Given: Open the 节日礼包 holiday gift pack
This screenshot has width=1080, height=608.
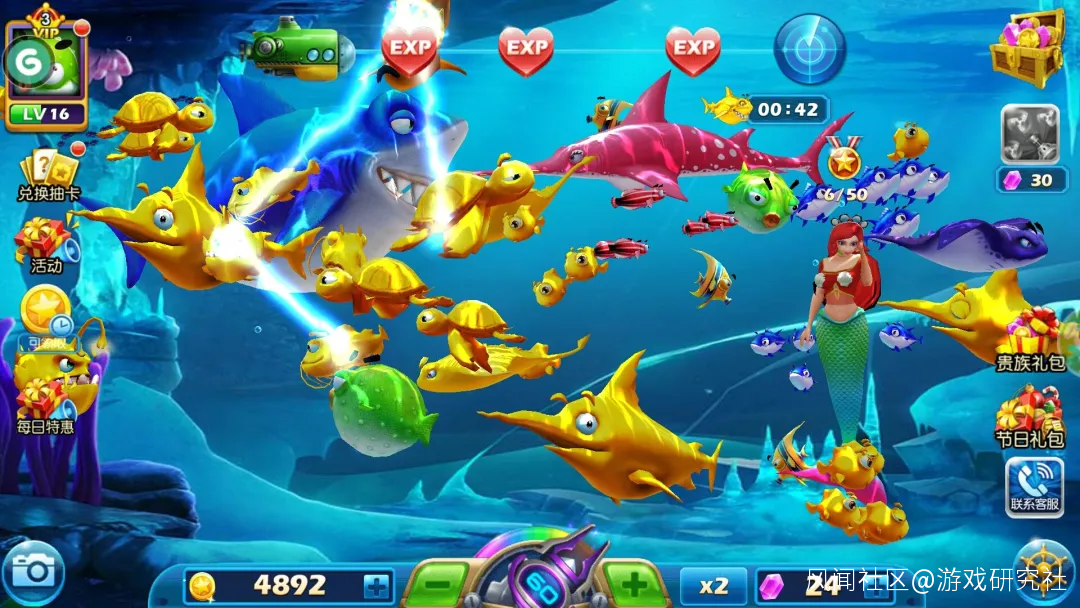Looking at the screenshot, I should (x=1029, y=417).
